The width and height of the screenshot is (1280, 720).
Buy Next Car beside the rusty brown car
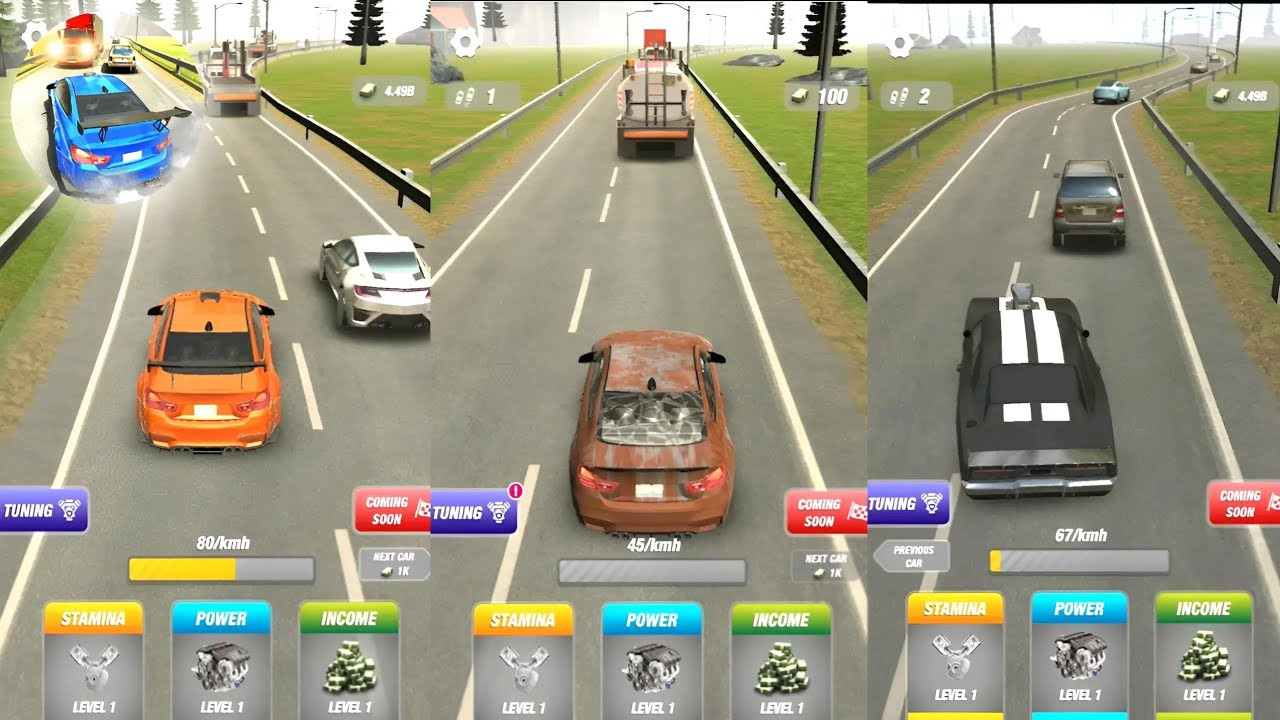pyautogui.click(x=826, y=566)
